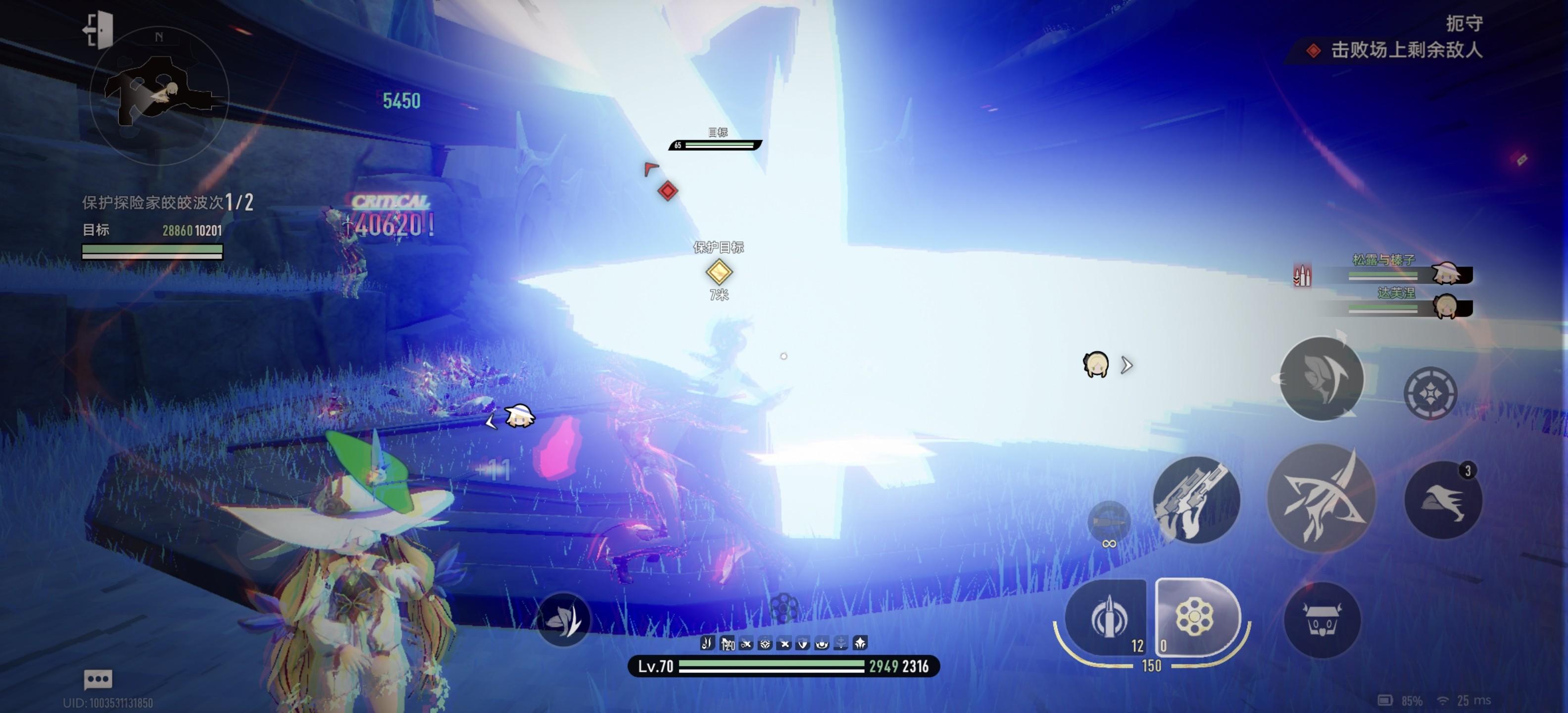The image size is (1568, 713).
Task: Tap the round aim-lock target button
Action: [x=1430, y=393]
